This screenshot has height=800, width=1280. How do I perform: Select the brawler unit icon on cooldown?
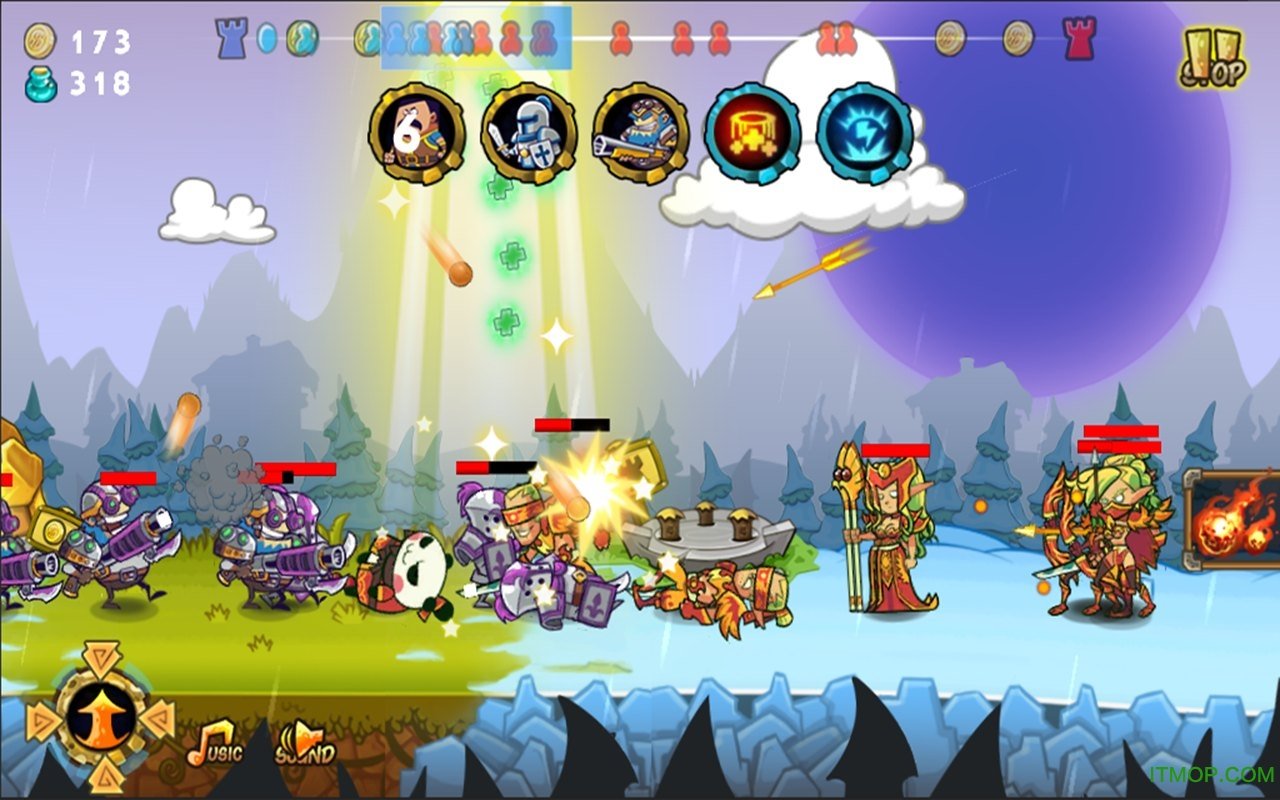coord(416,133)
